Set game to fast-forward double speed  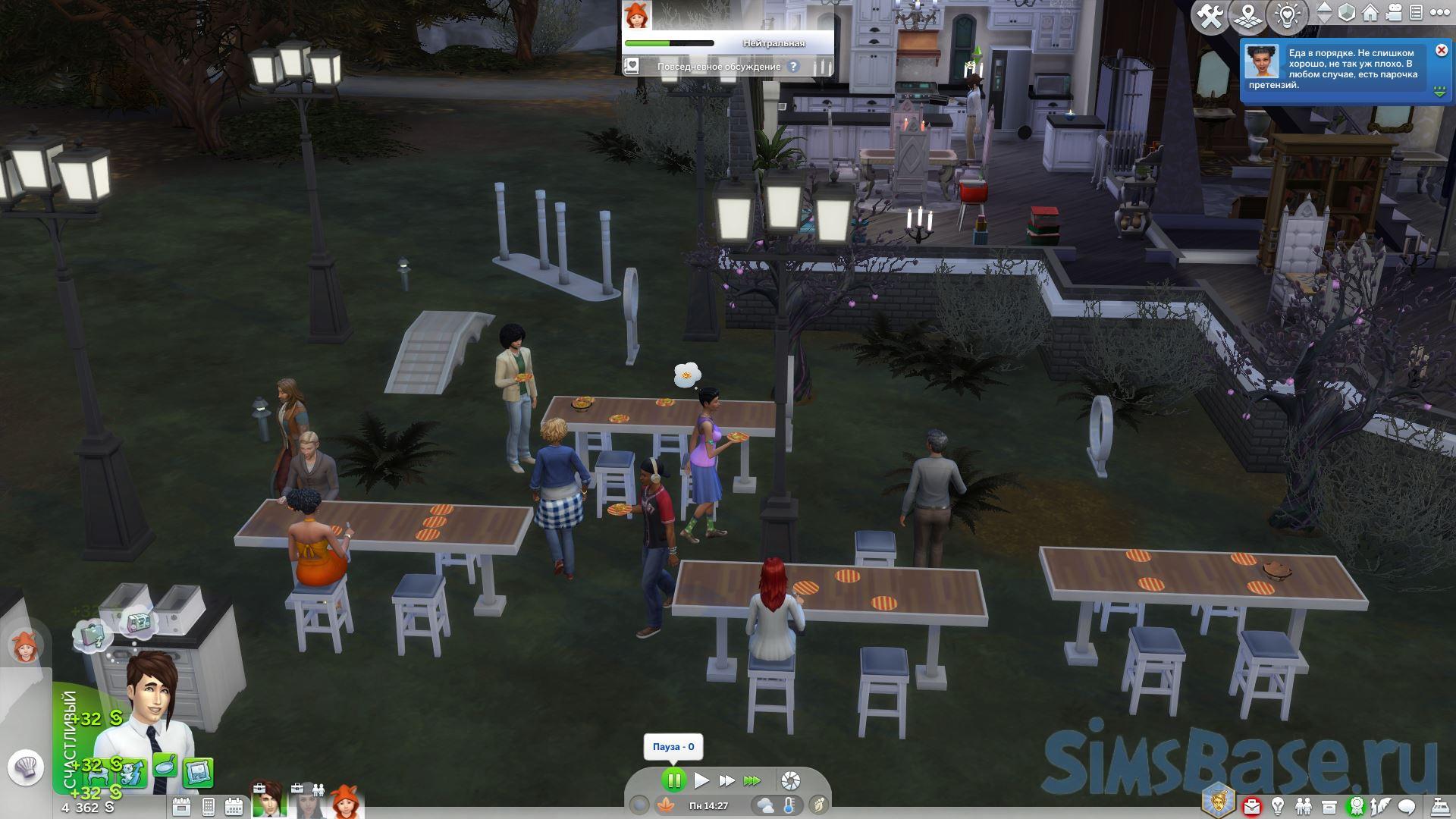[726, 780]
